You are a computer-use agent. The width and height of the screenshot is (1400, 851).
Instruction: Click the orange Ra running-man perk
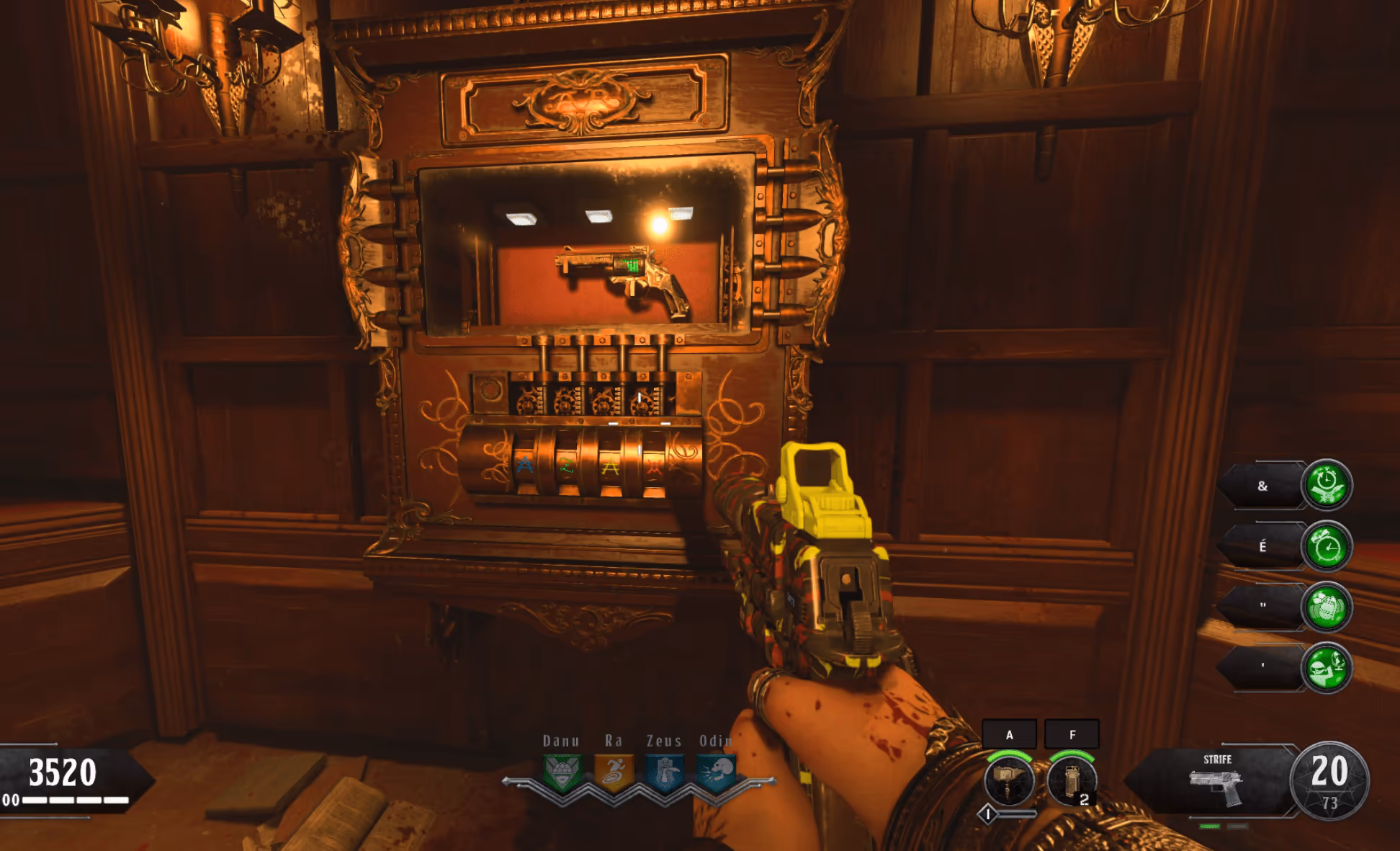(614, 772)
